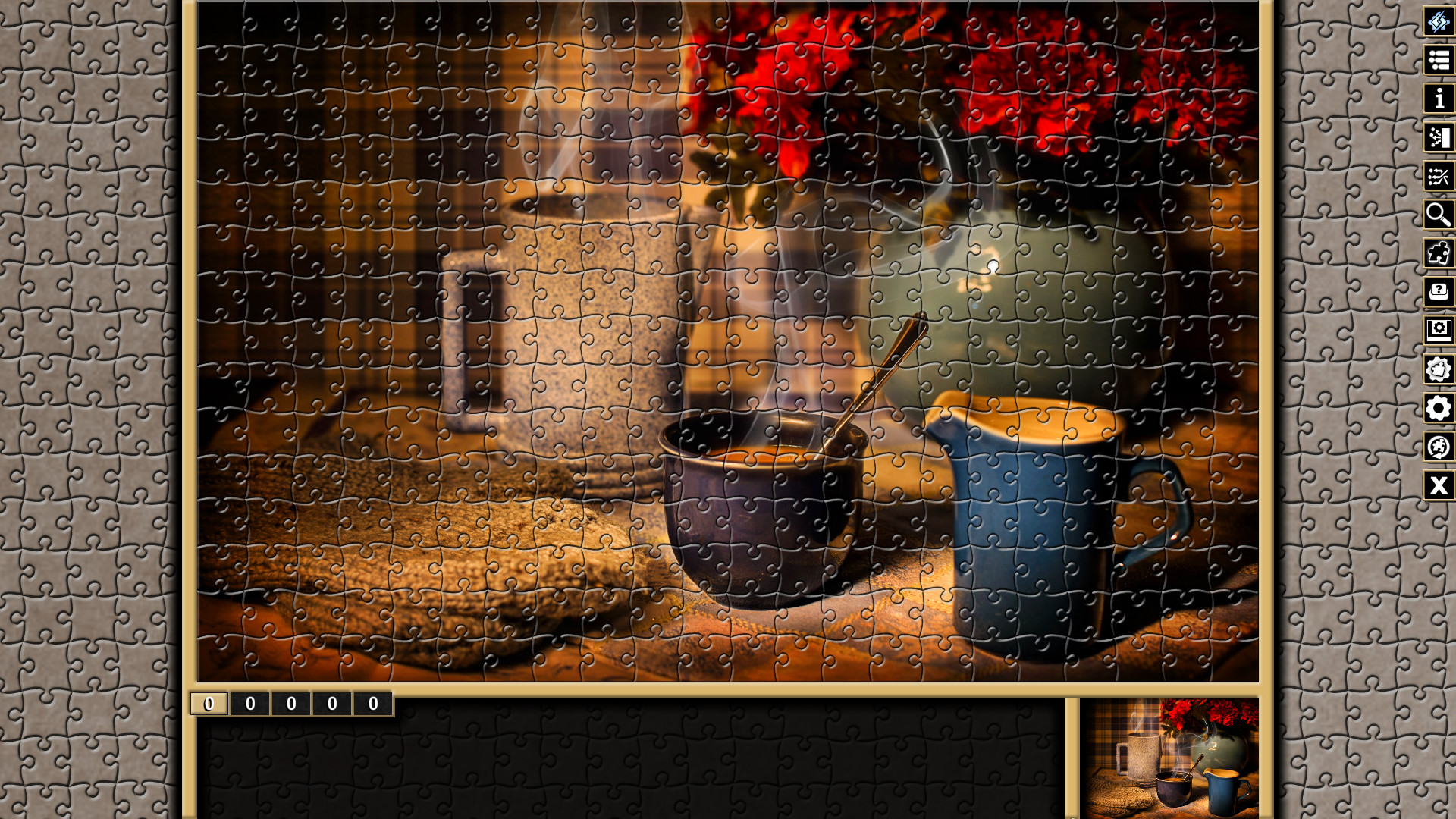Open the image preview viewer
The image size is (1456, 819).
click(1439, 331)
